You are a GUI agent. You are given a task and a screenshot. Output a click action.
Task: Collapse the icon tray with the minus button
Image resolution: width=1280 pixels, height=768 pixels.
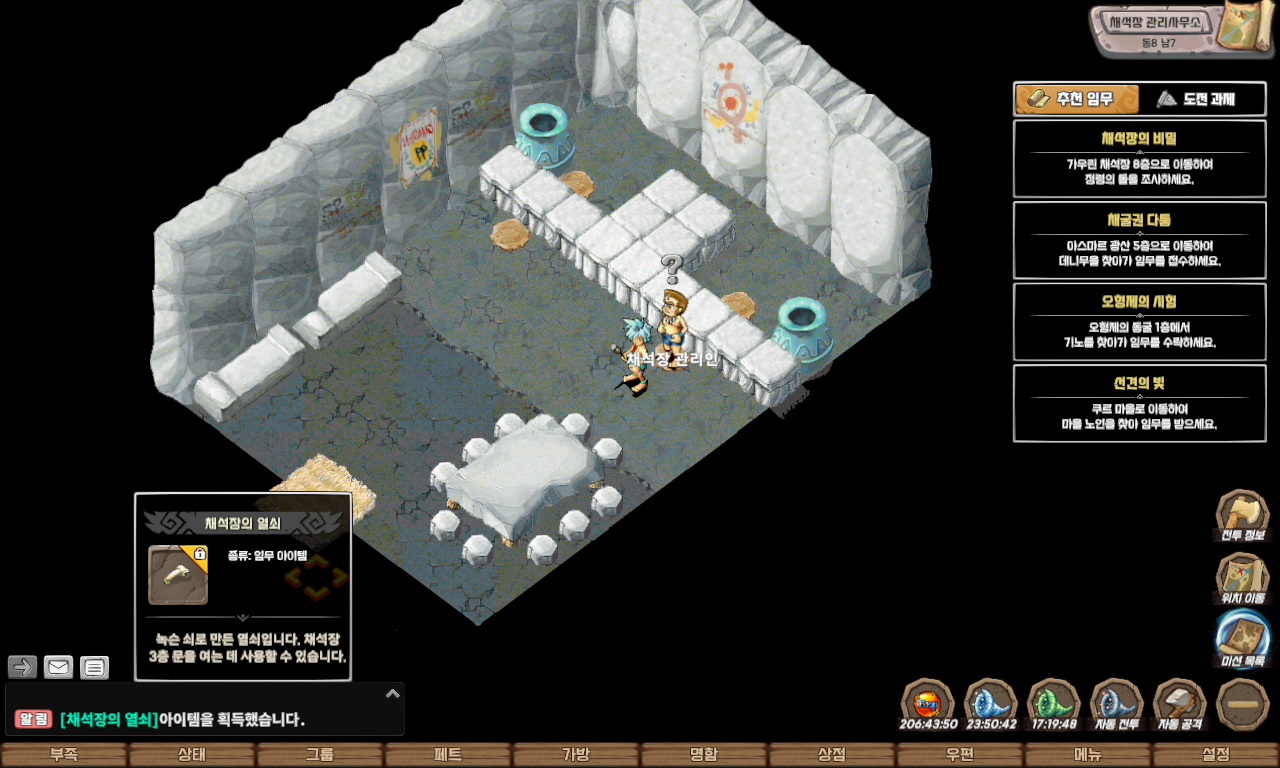pos(1243,703)
